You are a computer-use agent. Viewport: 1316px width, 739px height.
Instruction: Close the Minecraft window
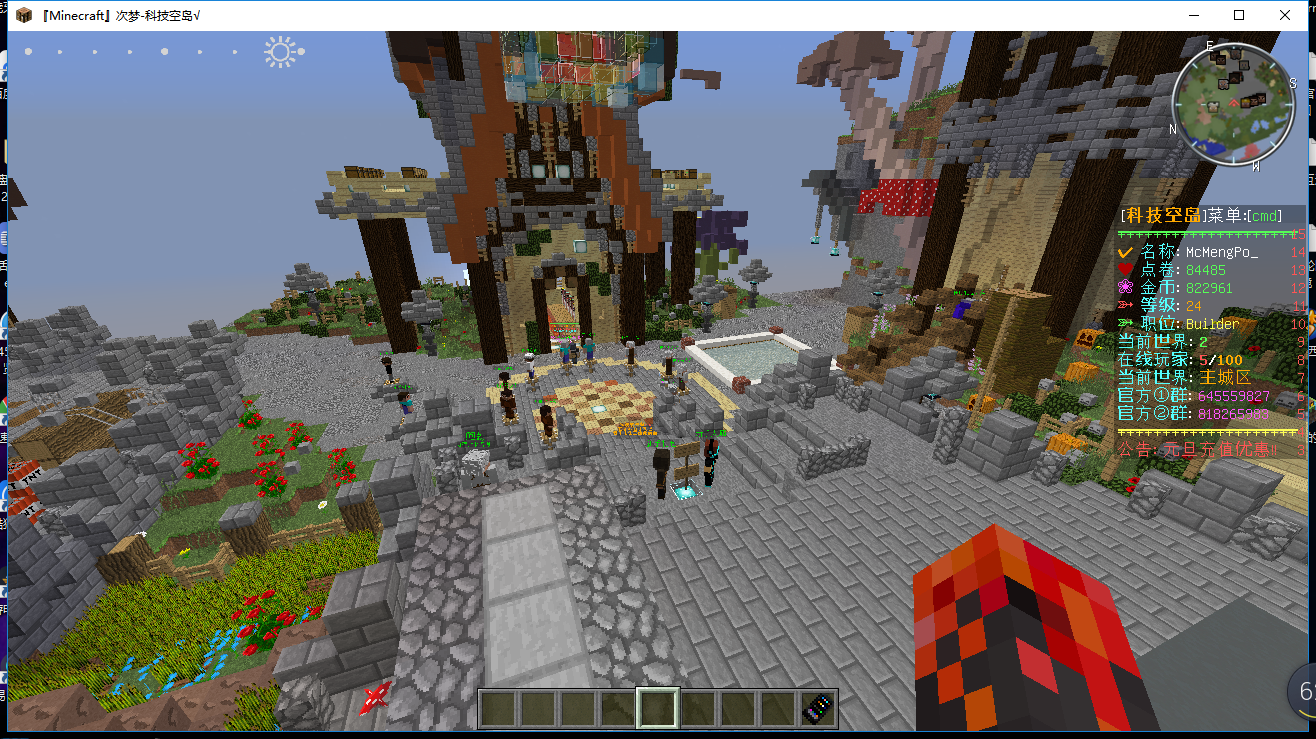click(1285, 15)
